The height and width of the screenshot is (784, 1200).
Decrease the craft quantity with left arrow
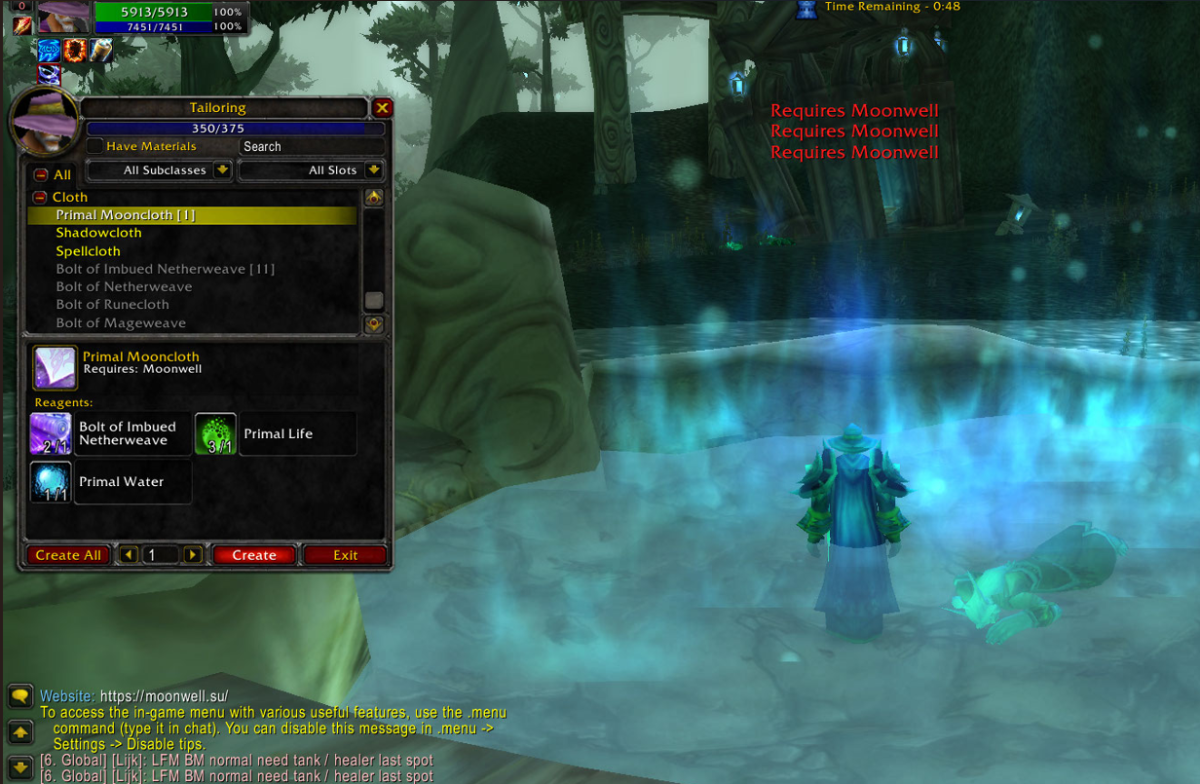128,555
